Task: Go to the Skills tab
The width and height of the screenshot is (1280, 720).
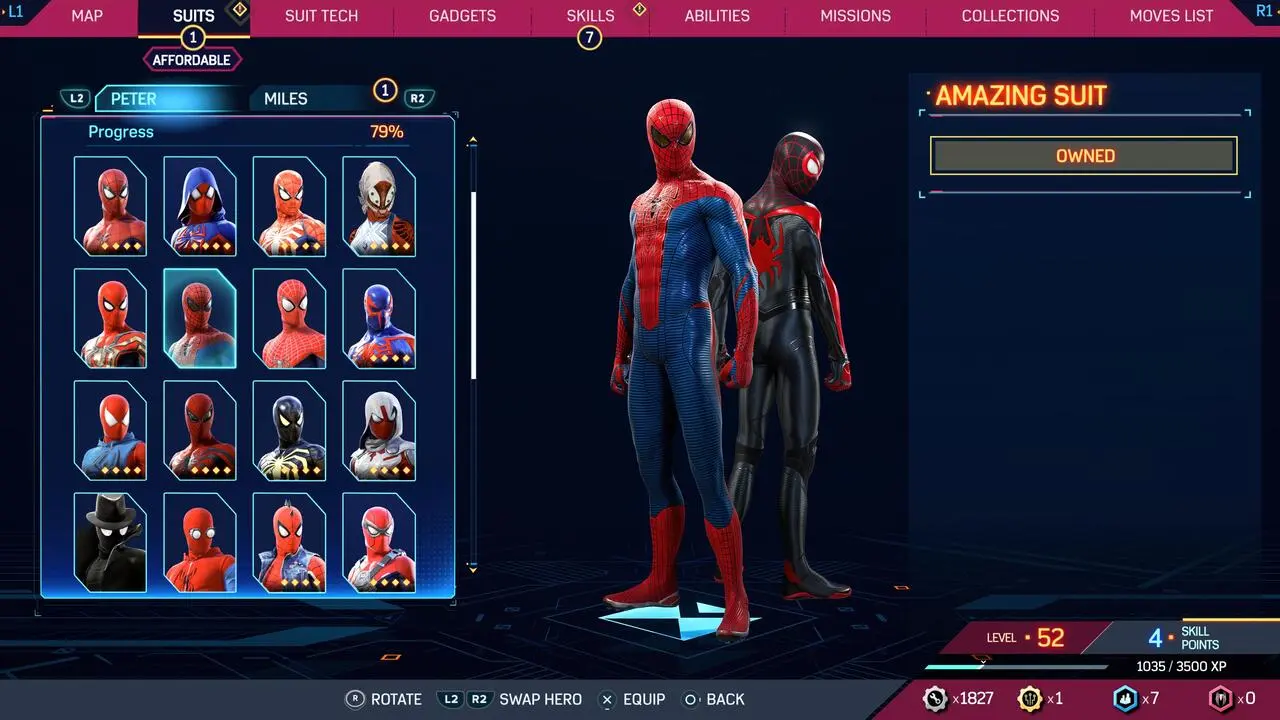Action: [590, 16]
